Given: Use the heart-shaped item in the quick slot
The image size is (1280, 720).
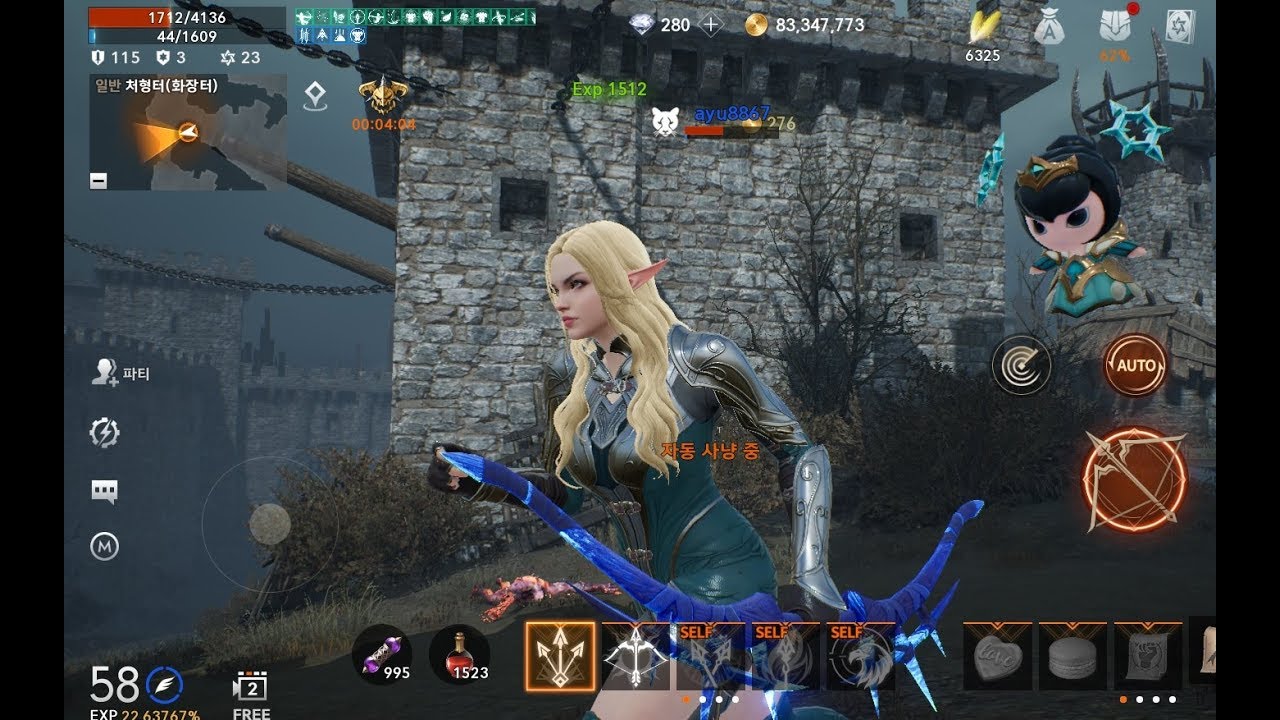Looking at the screenshot, I should 997,656.
